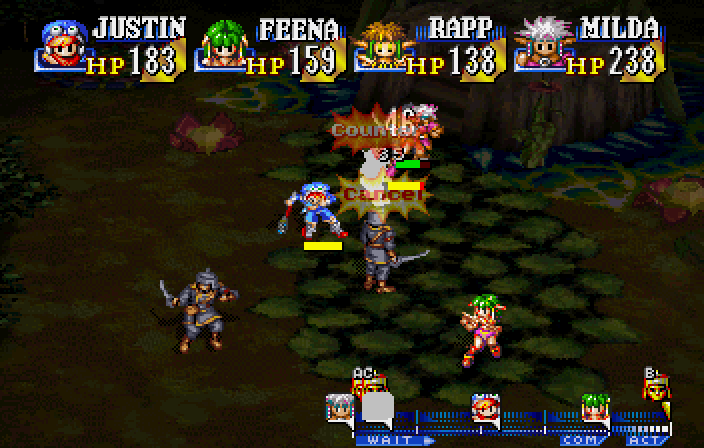704x448 pixels.
Task: Select the enemy marker above the WAIT section
Action: (x=366, y=382)
